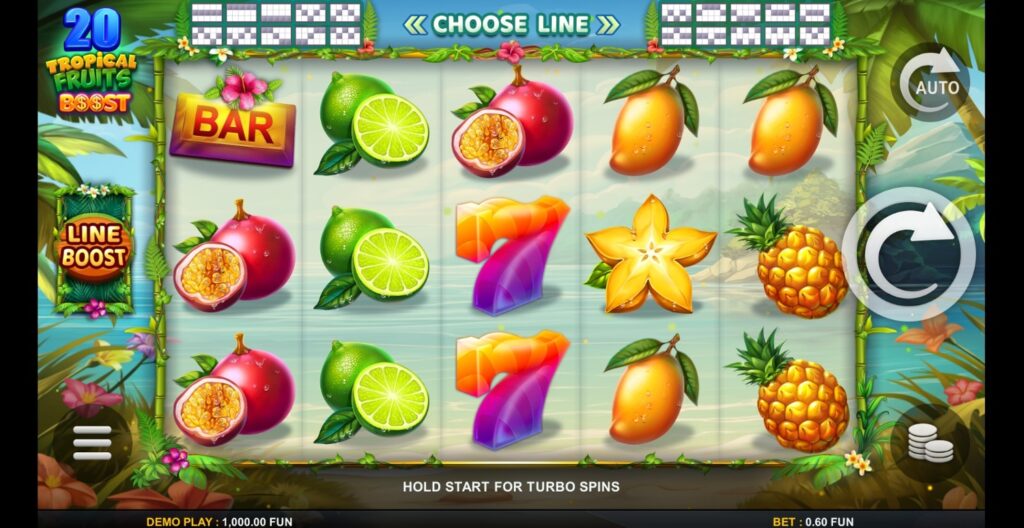Click the right Choose Line arrows
The image size is (1024, 528).
point(607,24)
